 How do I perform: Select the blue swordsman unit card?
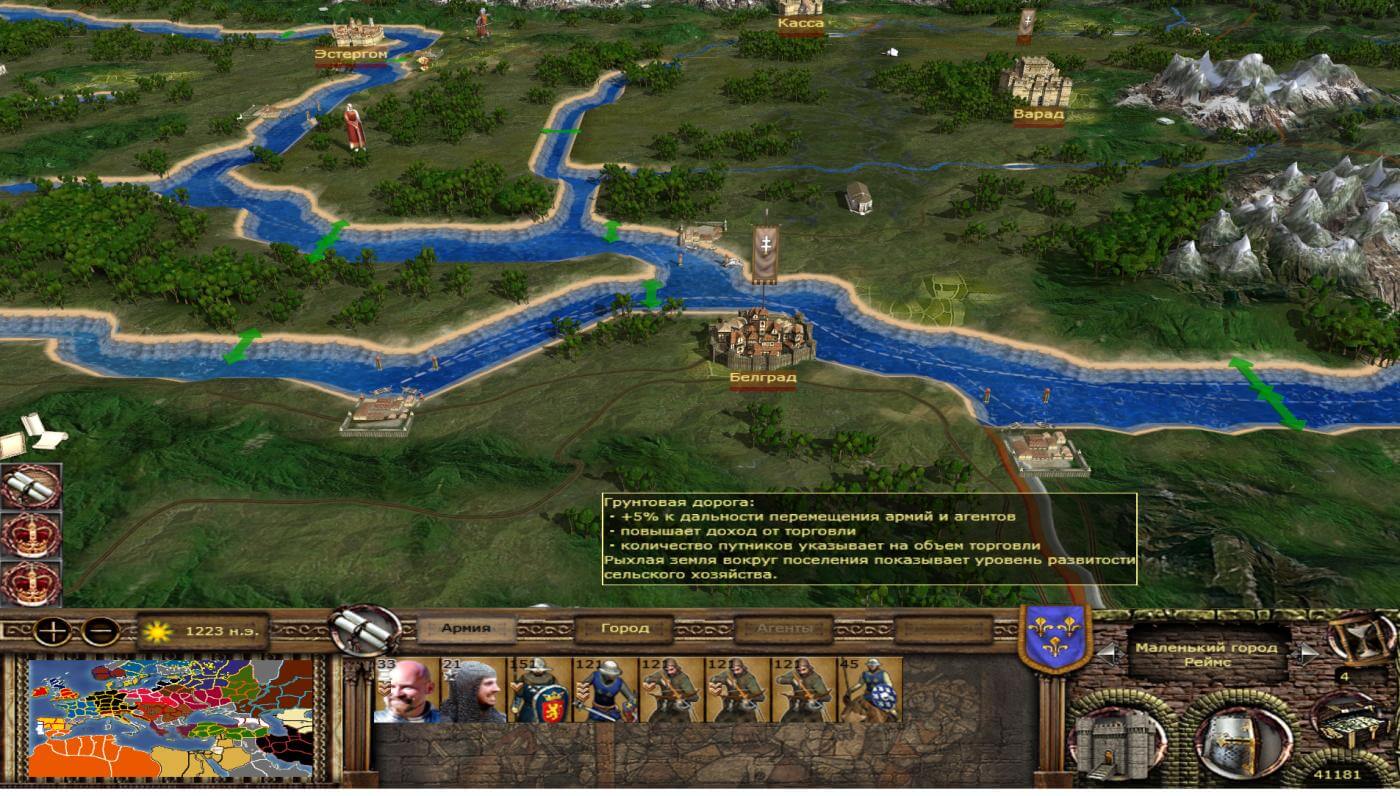[605, 689]
